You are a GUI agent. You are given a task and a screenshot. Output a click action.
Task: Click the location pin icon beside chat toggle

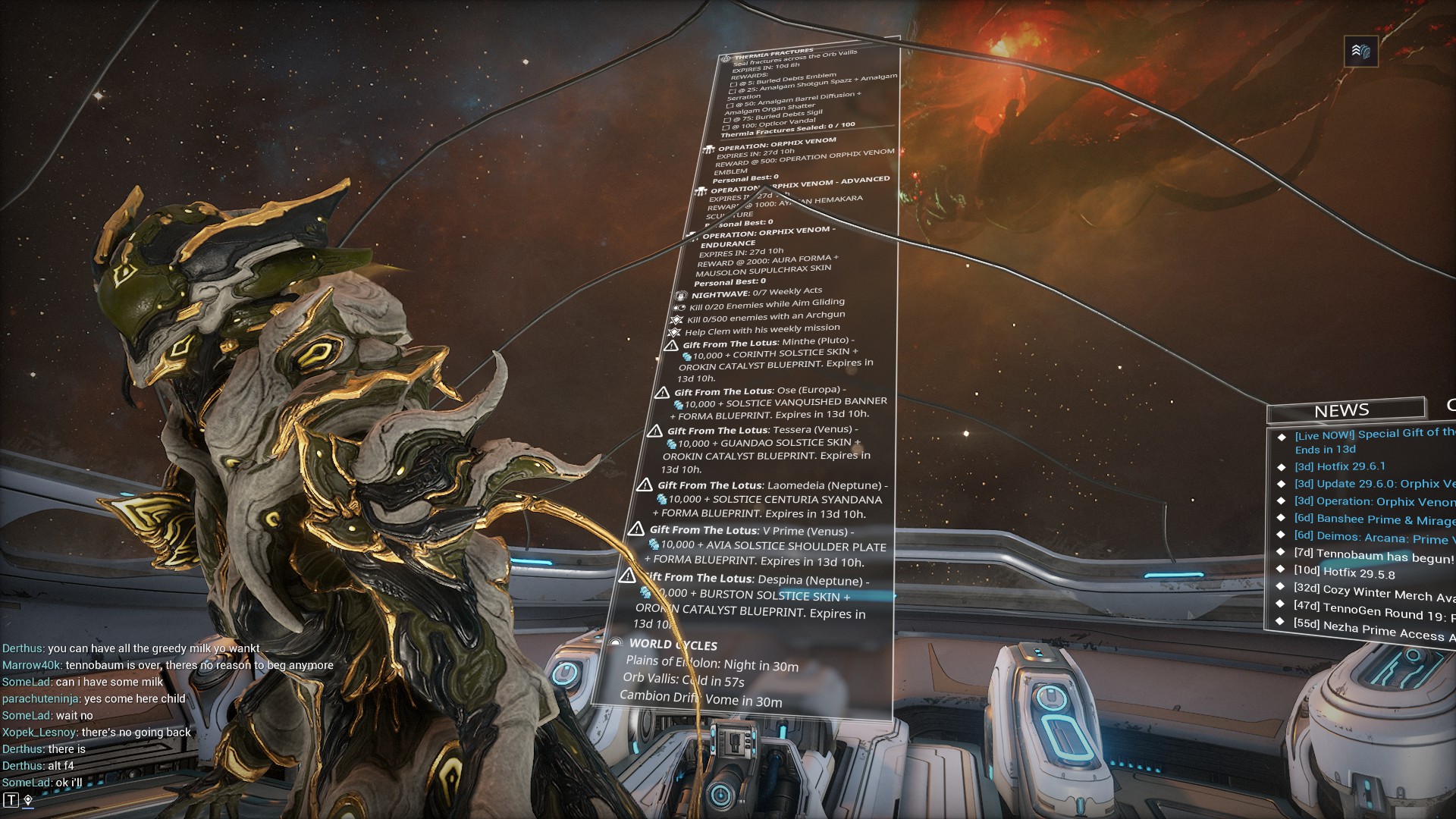(x=28, y=800)
